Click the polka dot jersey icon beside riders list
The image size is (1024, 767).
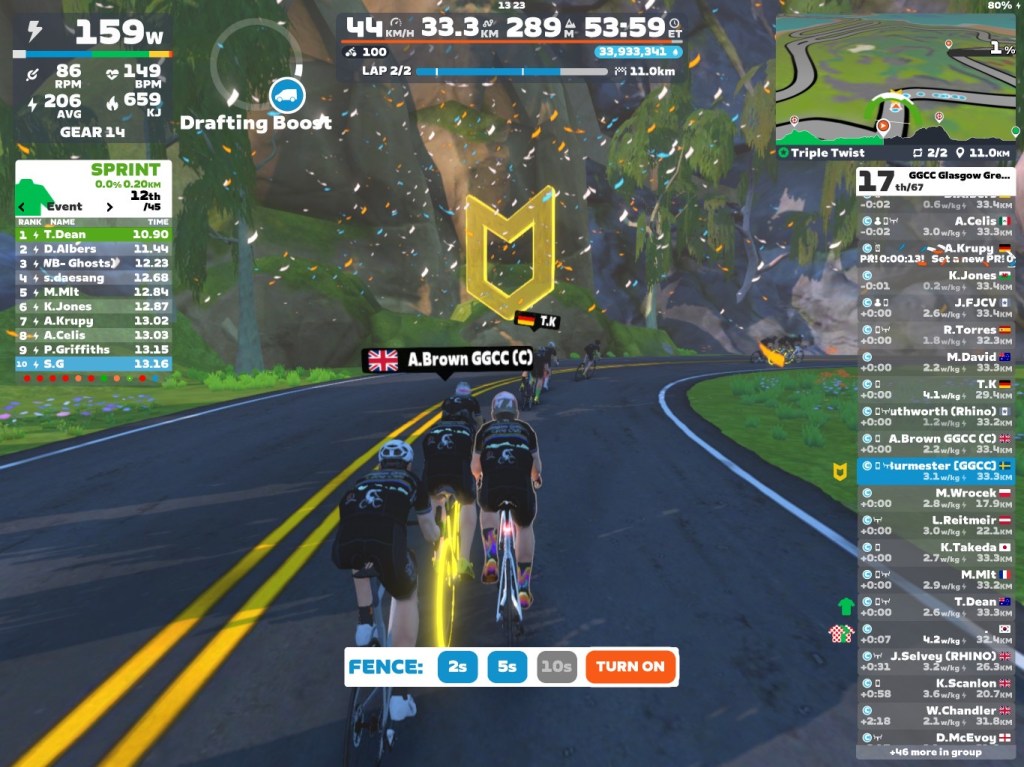842,632
